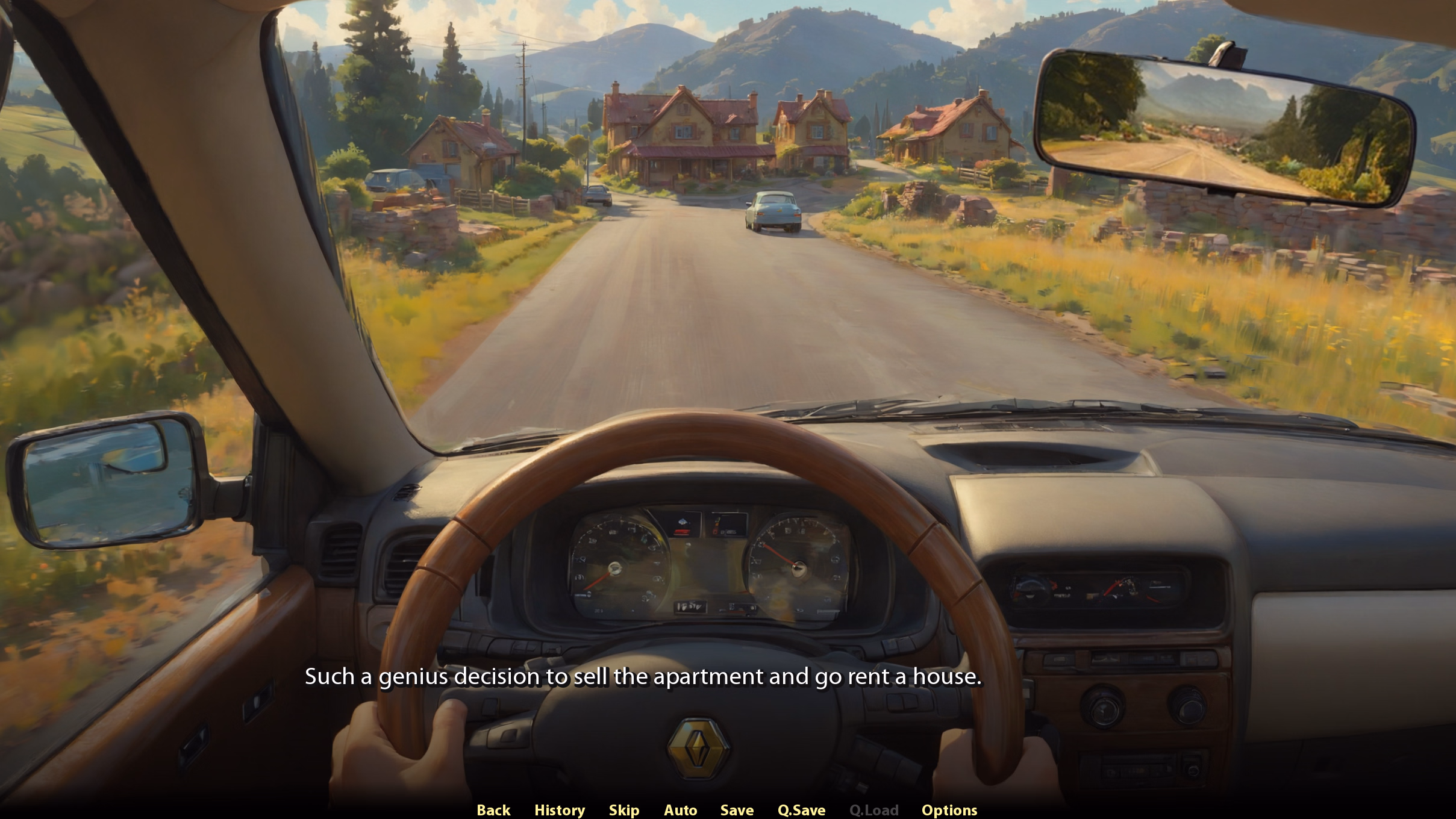Click Q.Save to quick save
Viewport: 1456px width, 819px height.
(801, 810)
